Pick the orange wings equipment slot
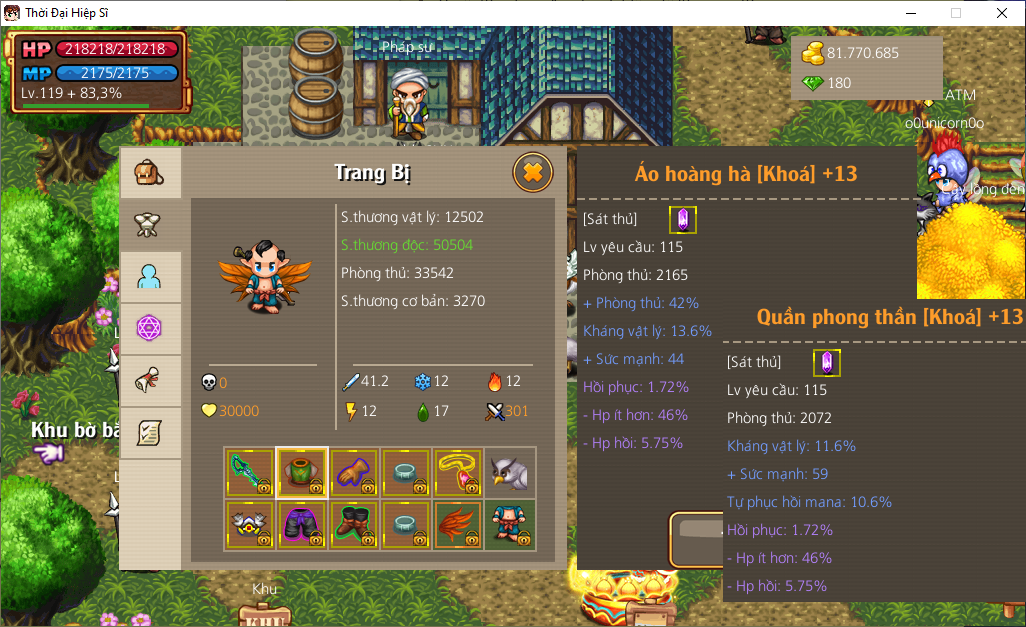Image resolution: width=1026 pixels, height=627 pixels. pos(458,524)
